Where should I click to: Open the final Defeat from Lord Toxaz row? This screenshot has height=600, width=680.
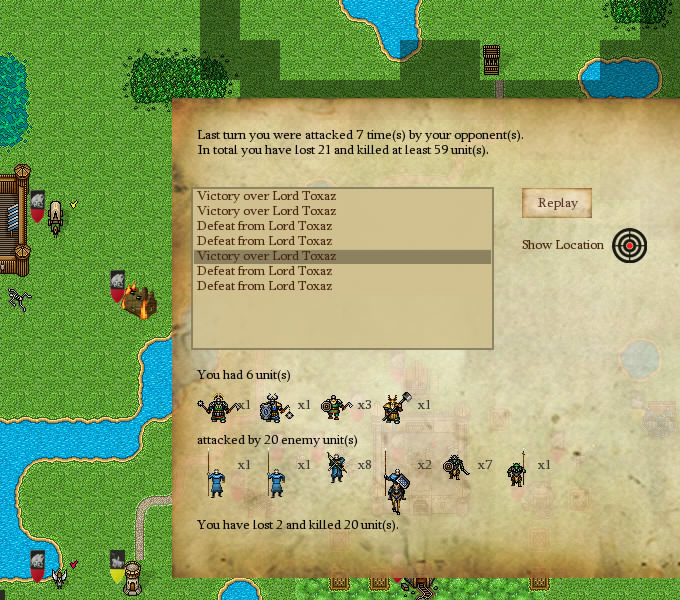pyautogui.click(x=342, y=286)
